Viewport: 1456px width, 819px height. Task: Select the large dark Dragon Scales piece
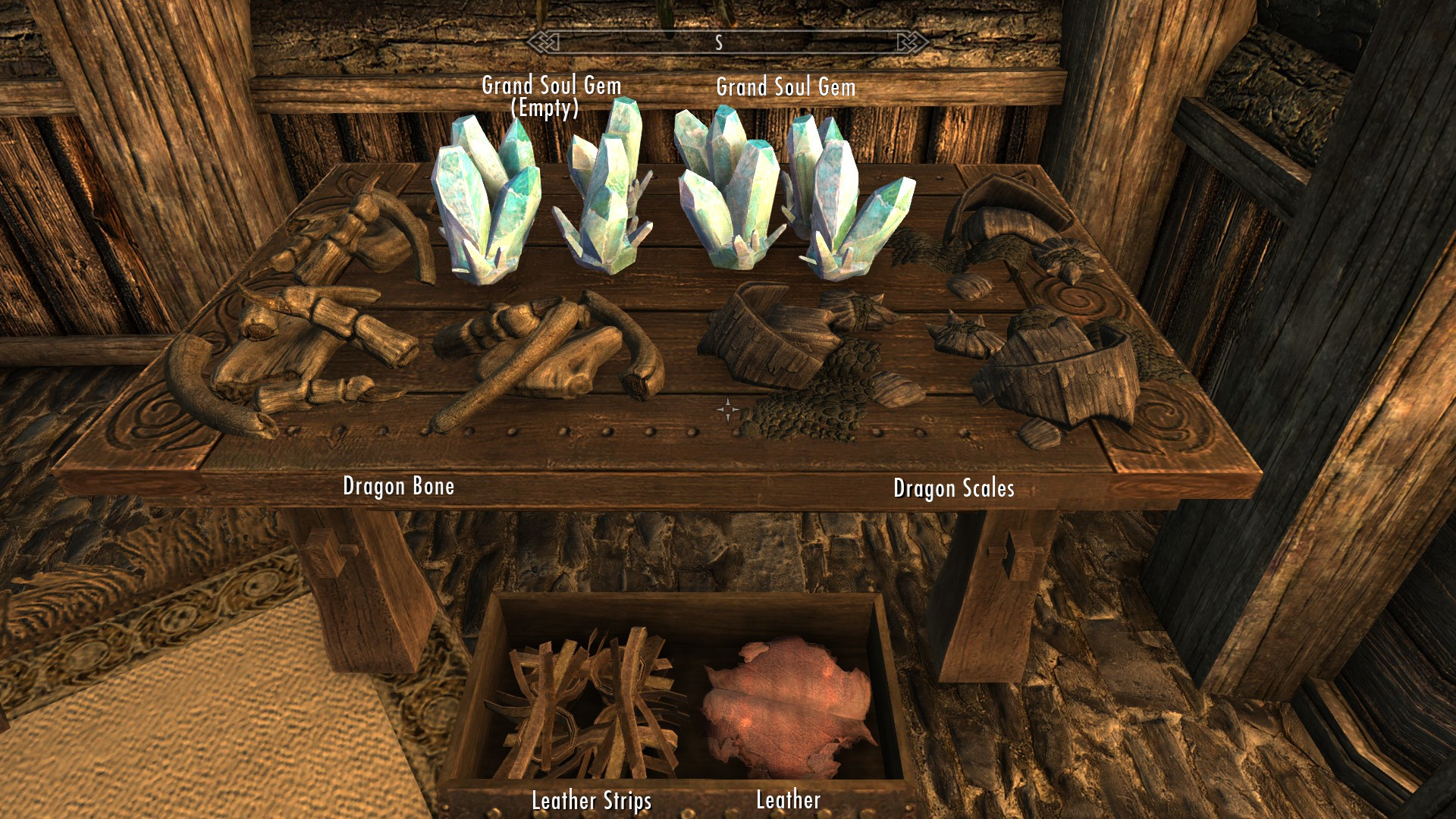tap(766, 341)
